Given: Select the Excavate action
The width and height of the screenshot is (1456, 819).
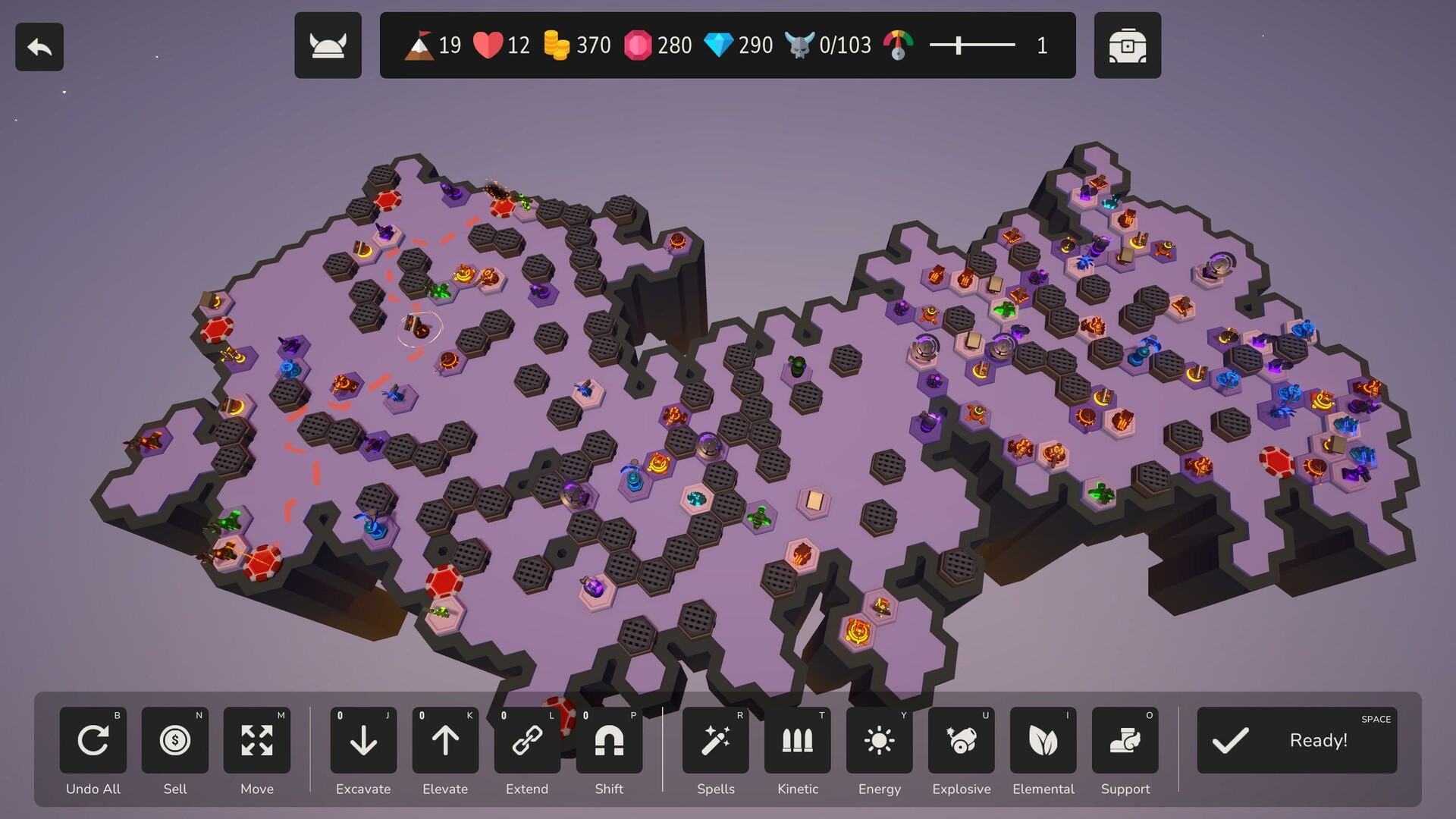Looking at the screenshot, I should pyautogui.click(x=363, y=740).
